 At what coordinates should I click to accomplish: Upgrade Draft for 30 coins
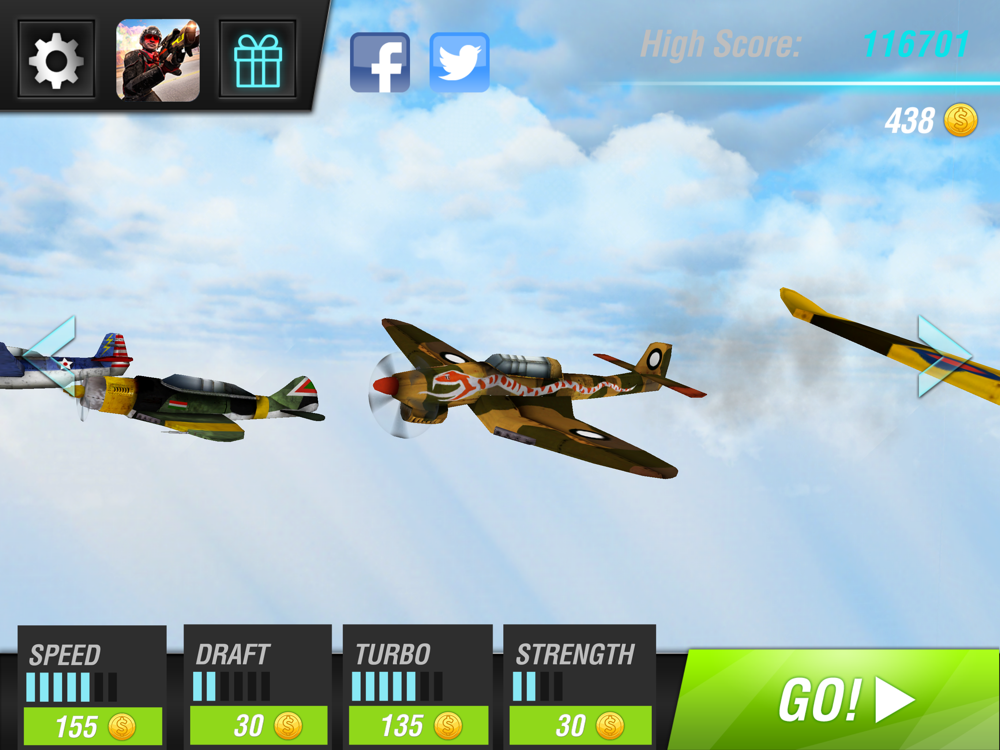259,725
